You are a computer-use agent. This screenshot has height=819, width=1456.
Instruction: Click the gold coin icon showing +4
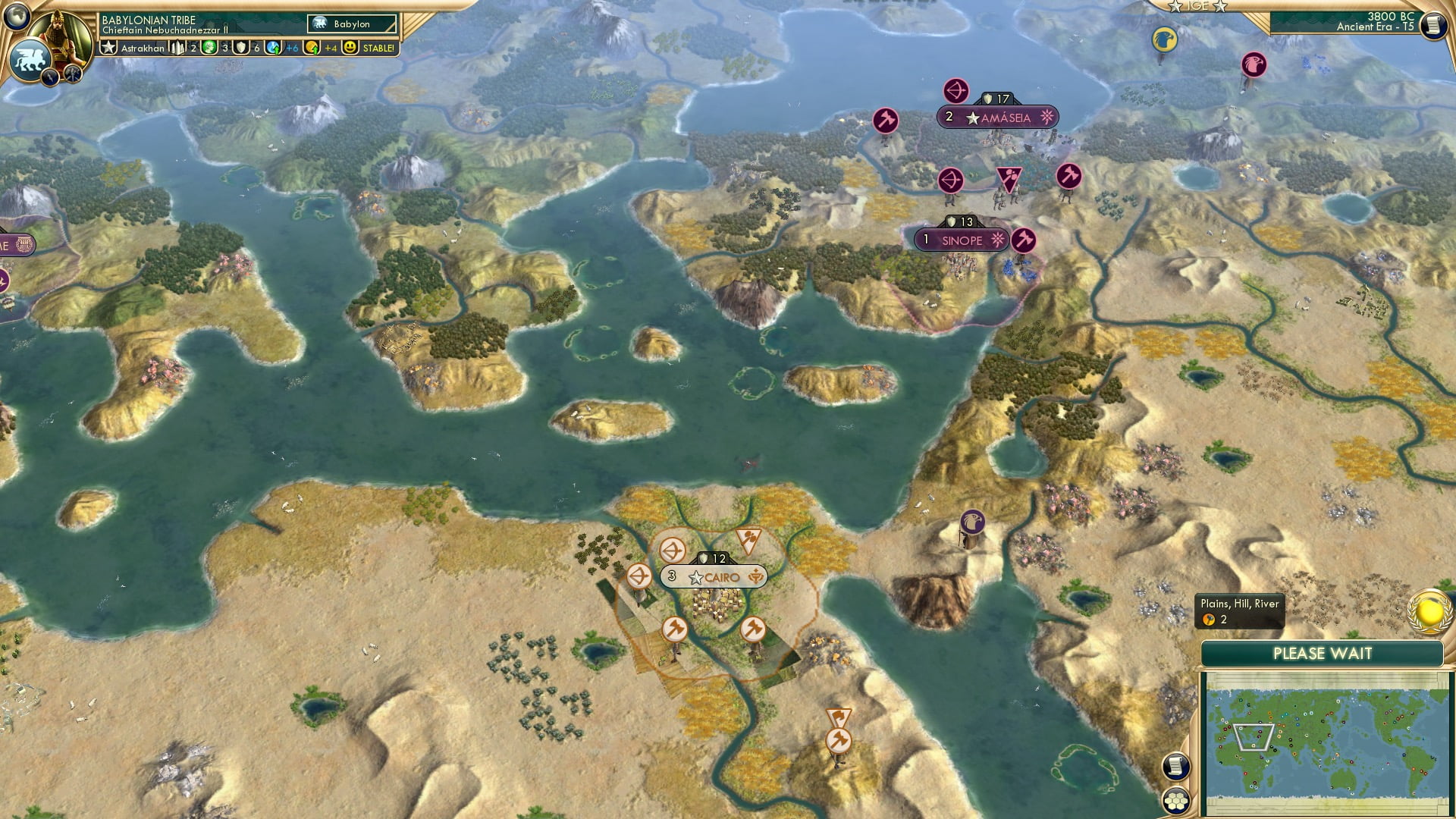pyautogui.click(x=314, y=49)
